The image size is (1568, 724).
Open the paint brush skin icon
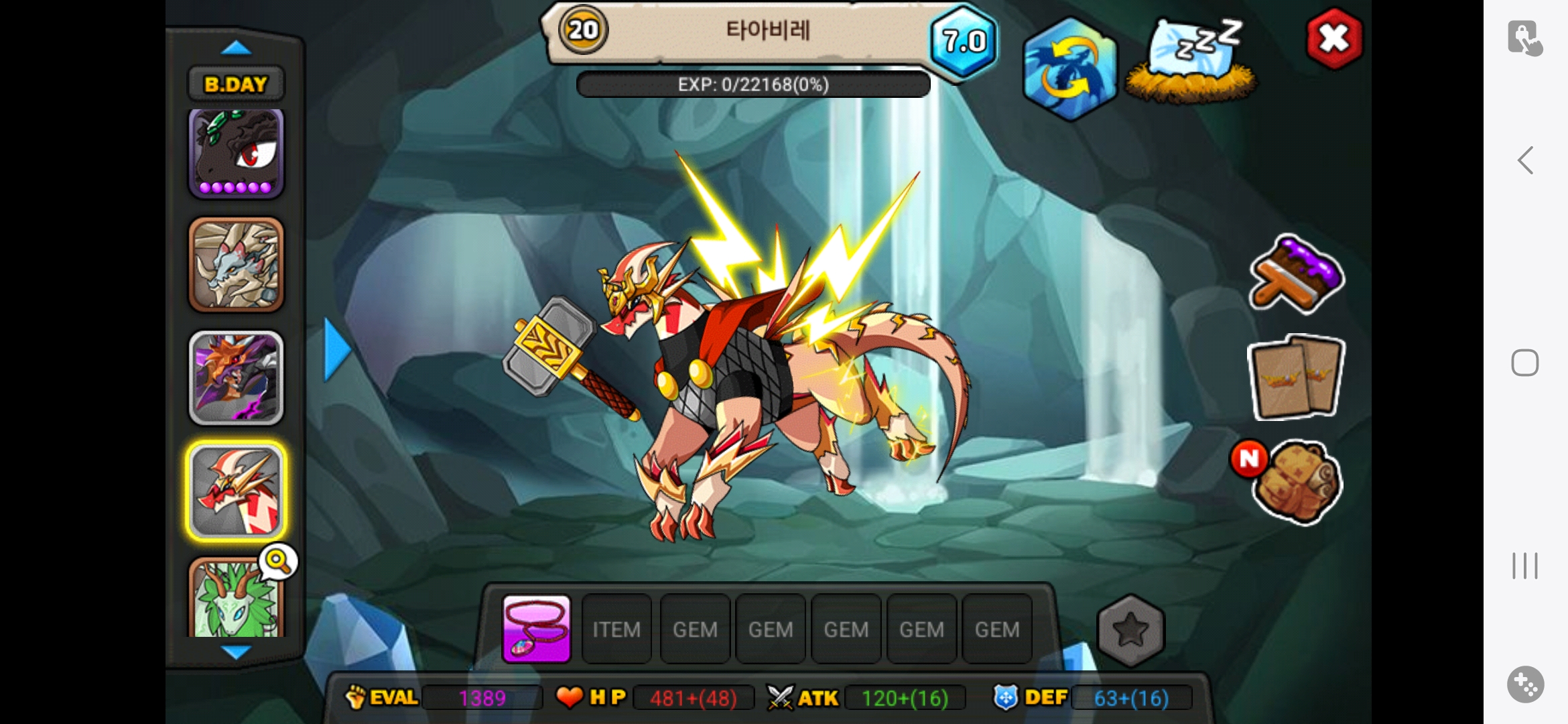(1297, 275)
